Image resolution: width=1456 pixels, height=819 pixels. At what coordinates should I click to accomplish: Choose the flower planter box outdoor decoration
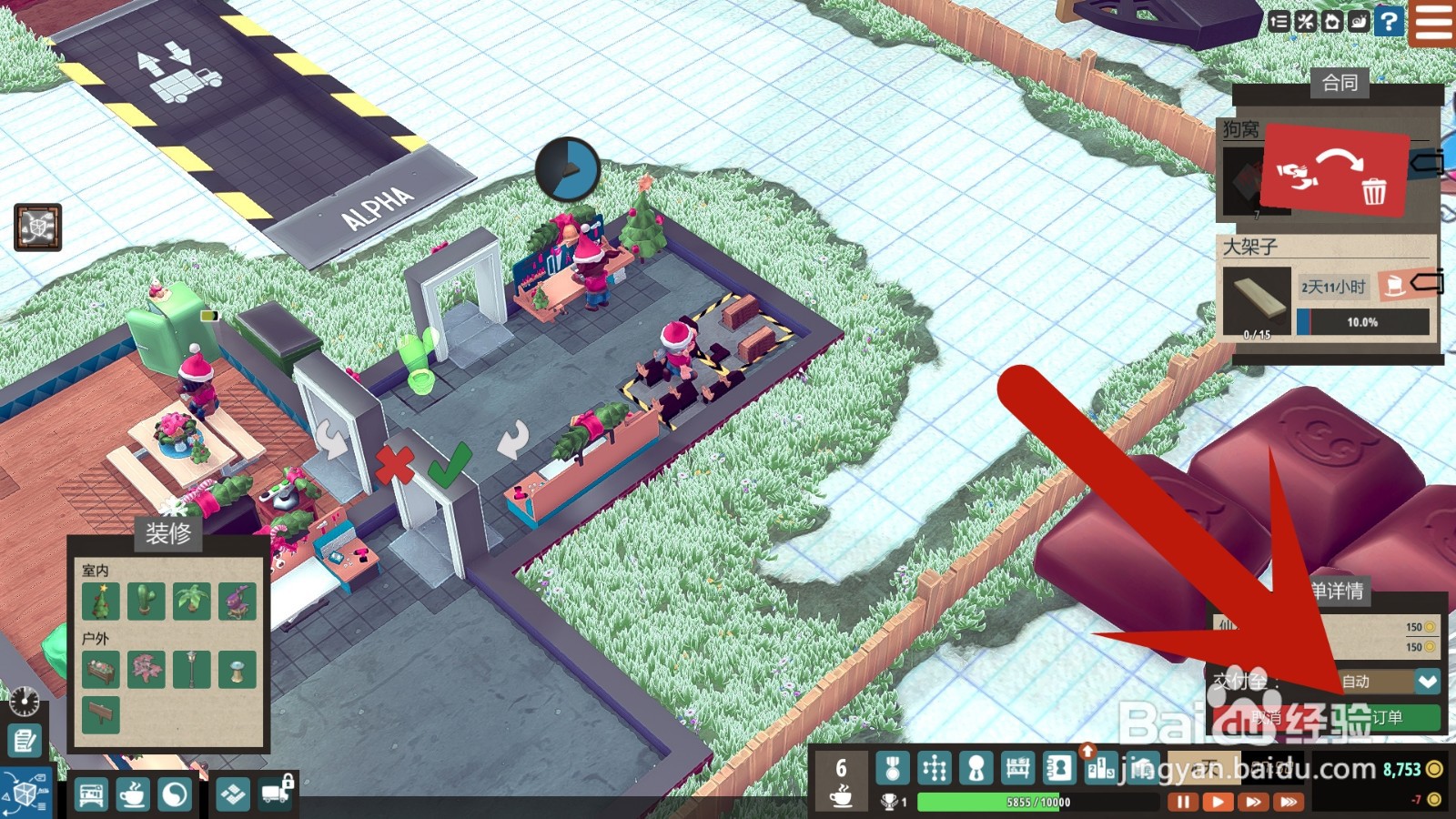pos(101,670)
